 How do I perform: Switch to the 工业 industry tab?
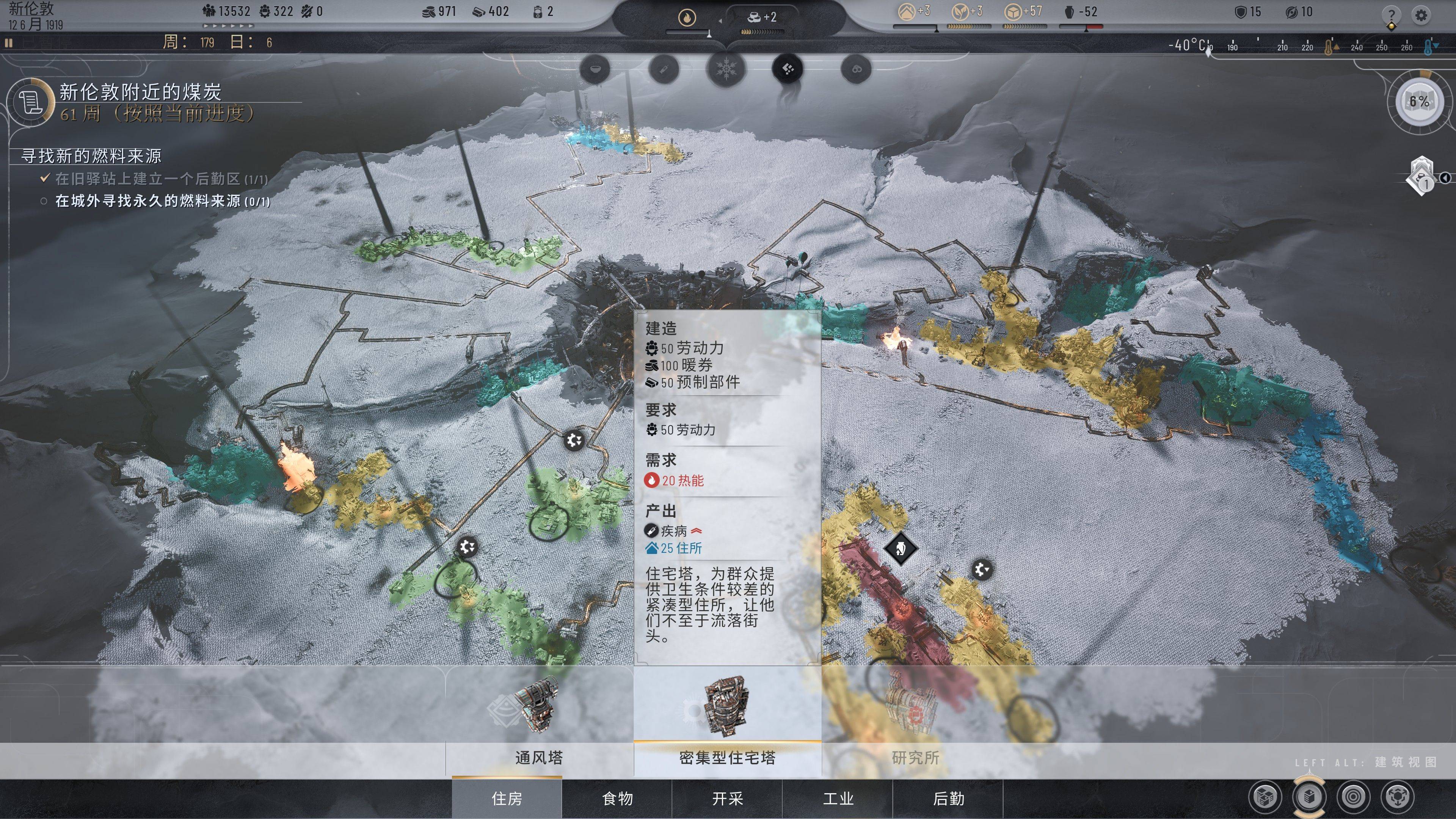click(838, 798)
